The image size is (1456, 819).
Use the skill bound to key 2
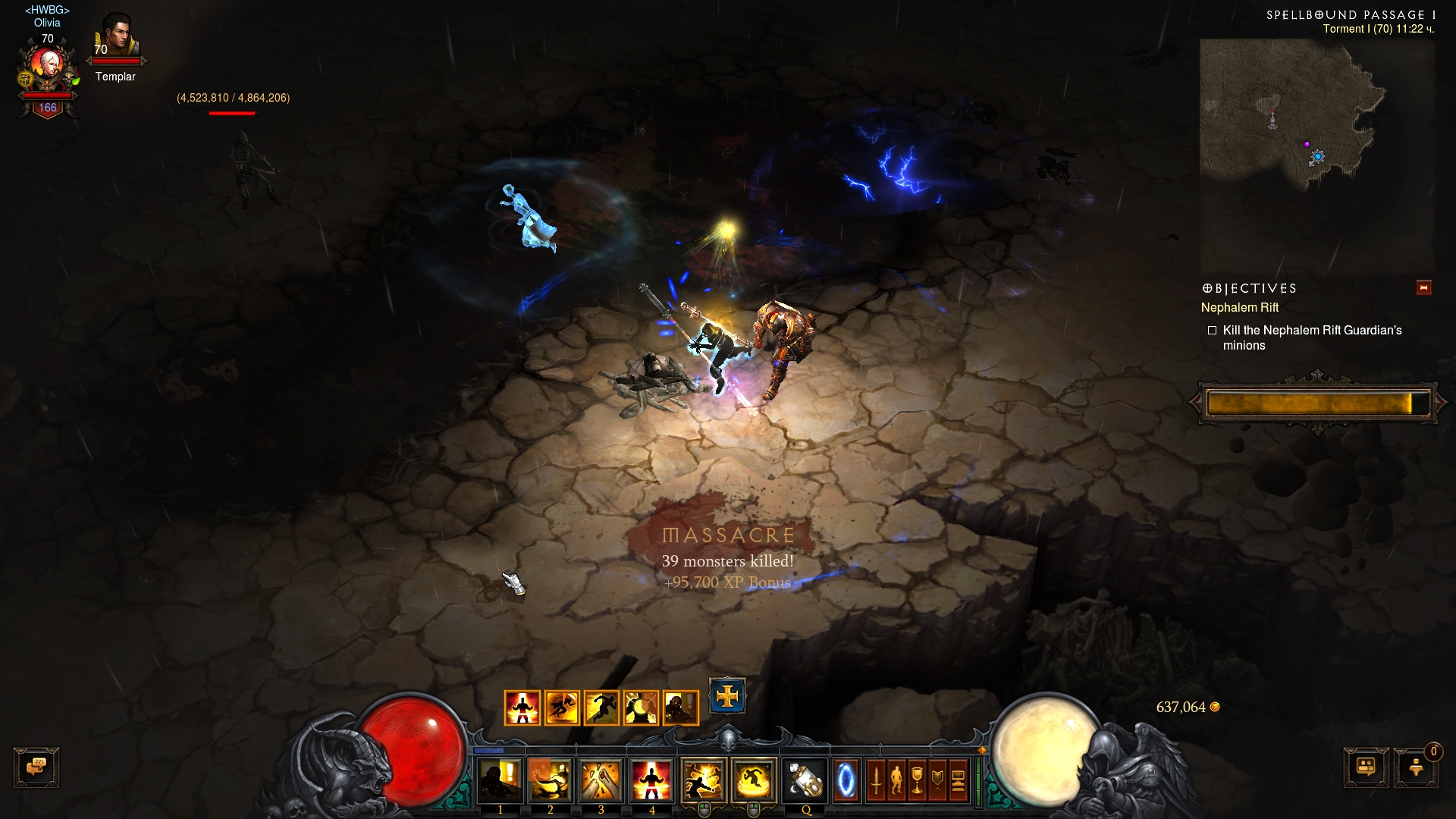point(551,780)
